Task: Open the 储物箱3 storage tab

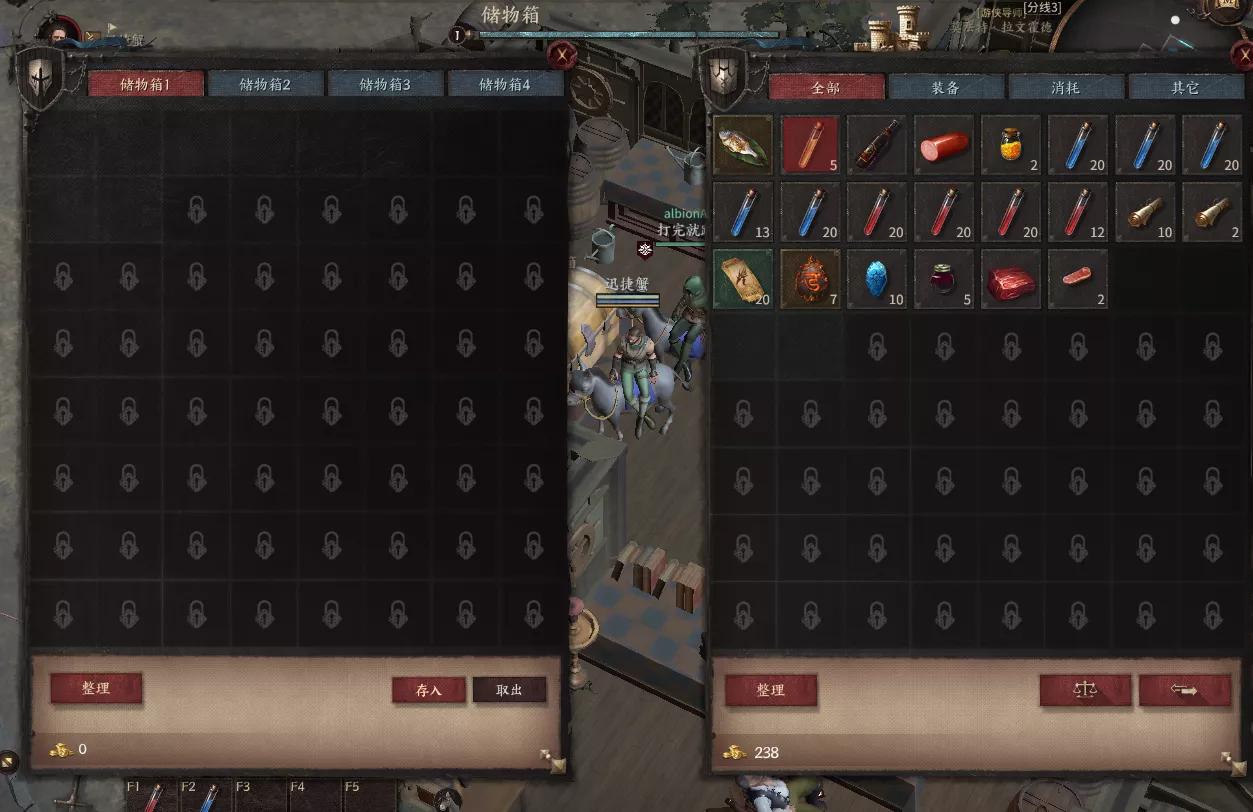Action: (x=385, y=85)
